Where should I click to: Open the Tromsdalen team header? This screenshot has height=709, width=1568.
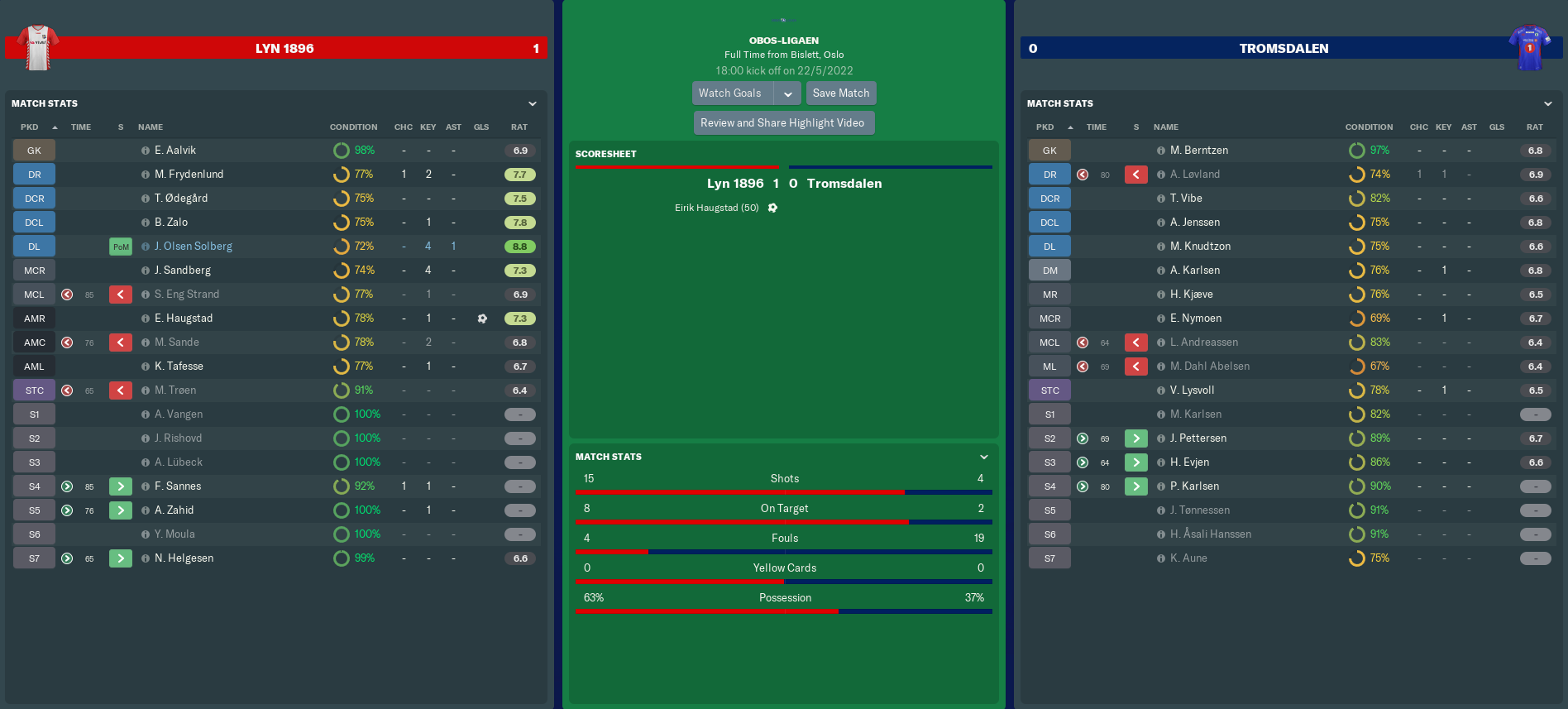point(1283,49)
